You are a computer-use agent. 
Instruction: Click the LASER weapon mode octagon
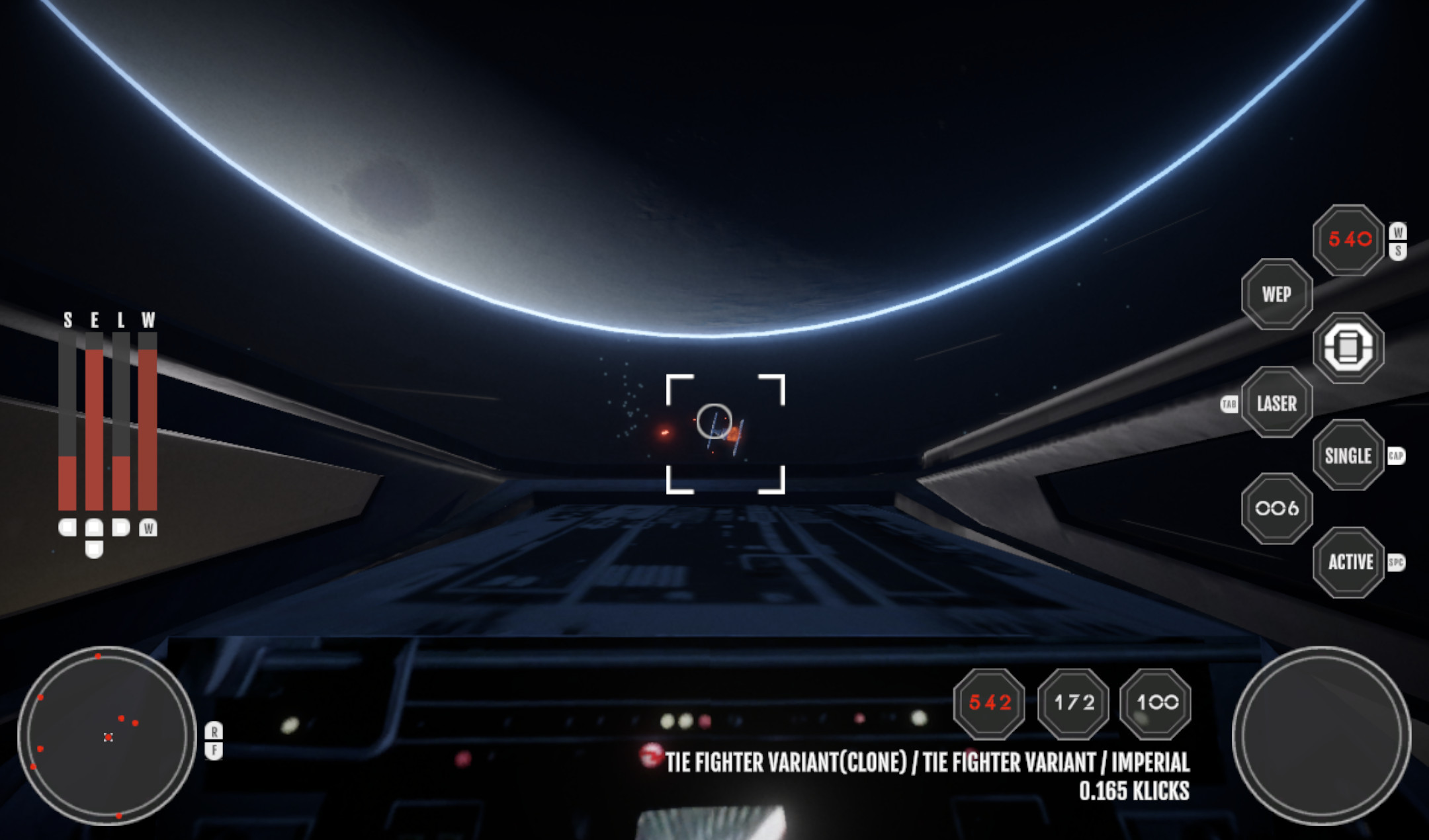click(1277, 402)
